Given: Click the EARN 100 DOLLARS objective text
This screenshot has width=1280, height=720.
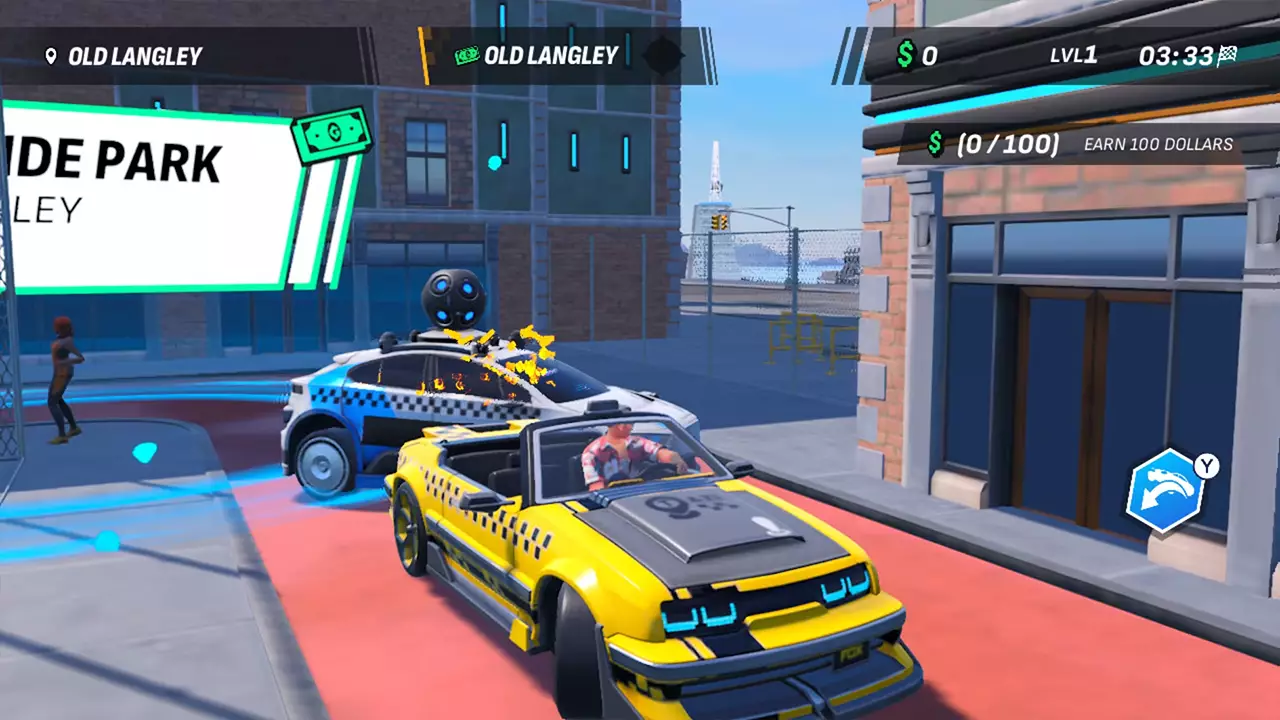Looking at the screenshot, I should pos(1155,145).
